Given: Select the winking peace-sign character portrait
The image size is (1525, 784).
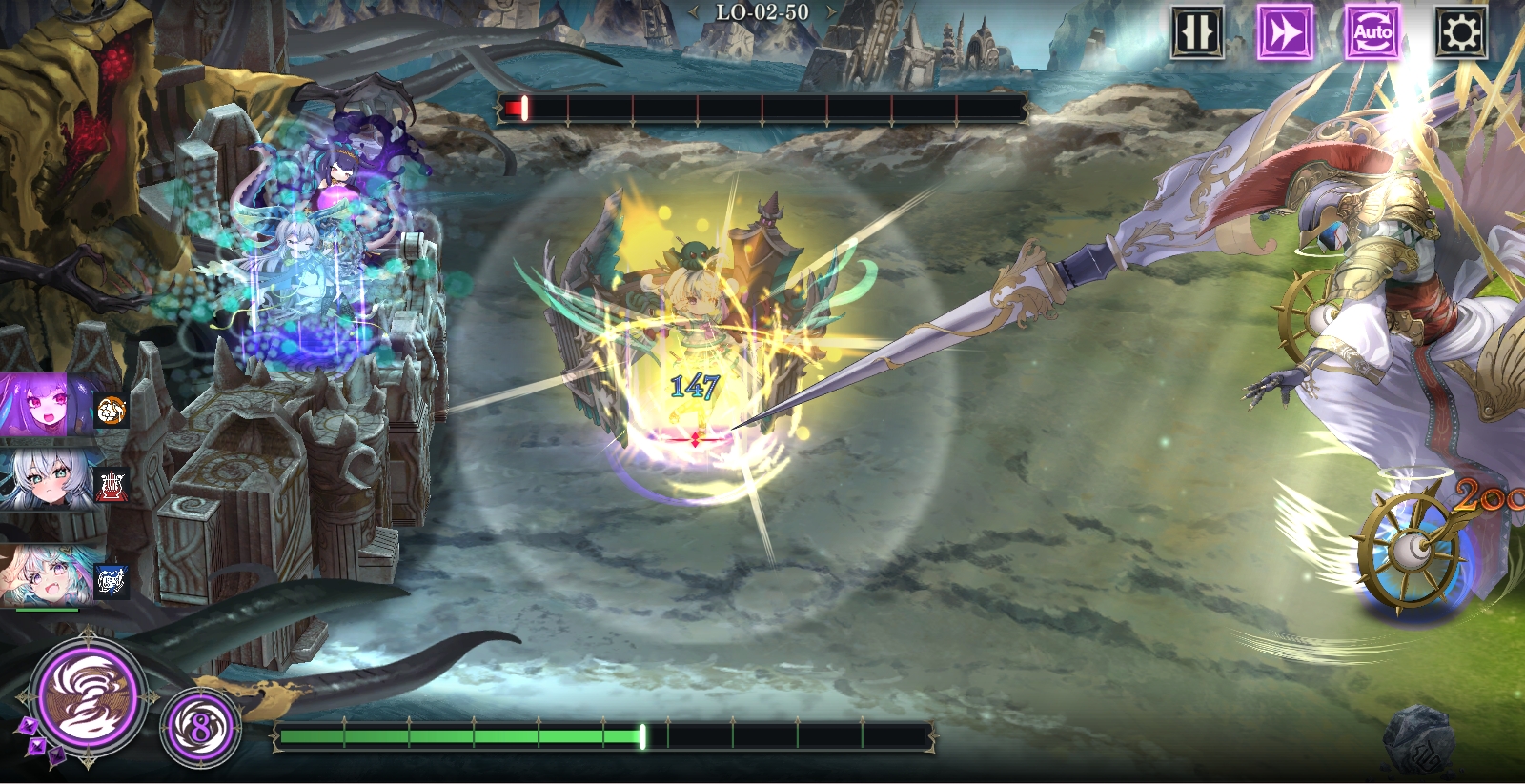Looking at the screenshot, I should 48,574.
